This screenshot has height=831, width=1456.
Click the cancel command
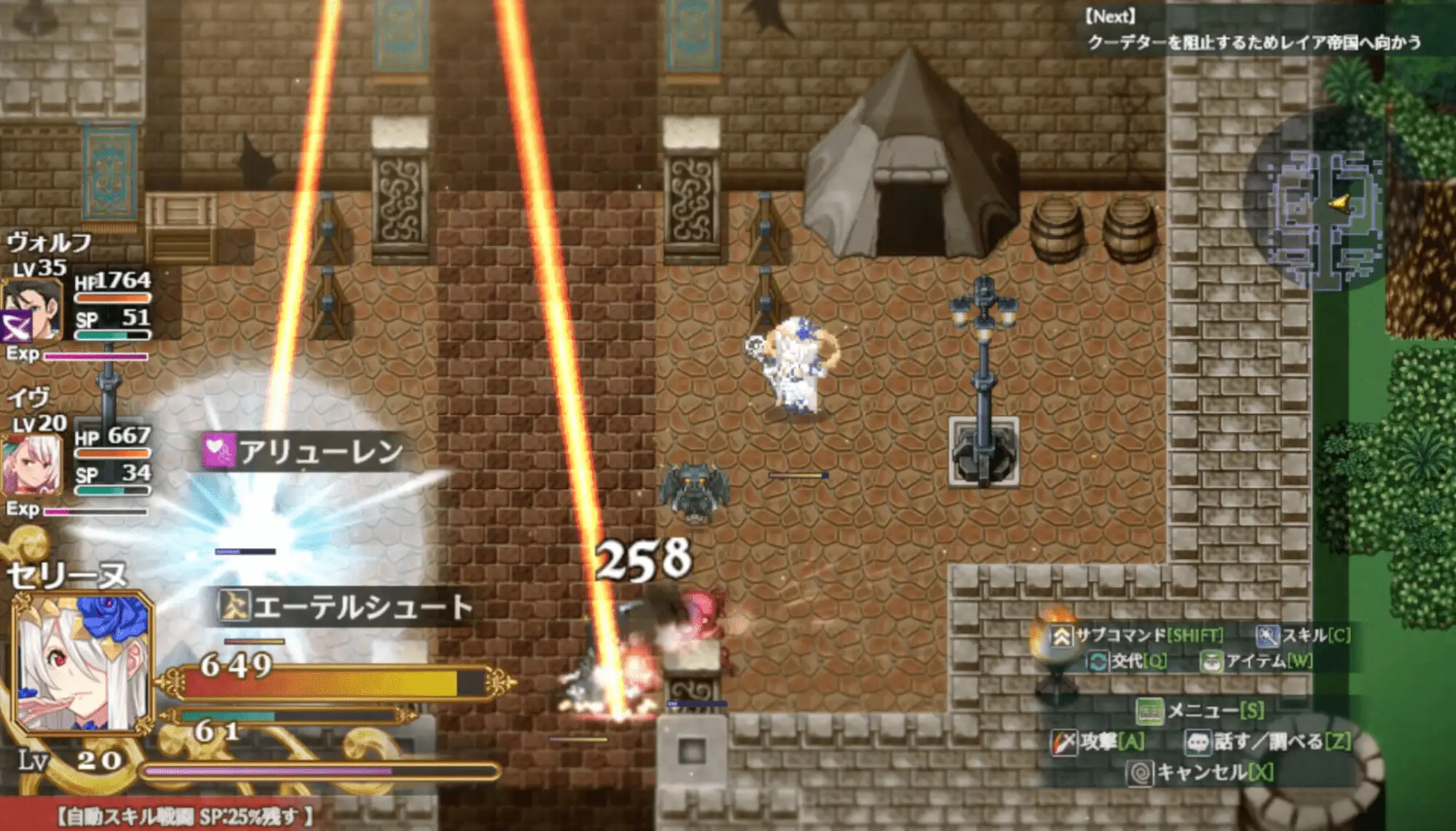pyautogui.click(x=1200, y=771)
